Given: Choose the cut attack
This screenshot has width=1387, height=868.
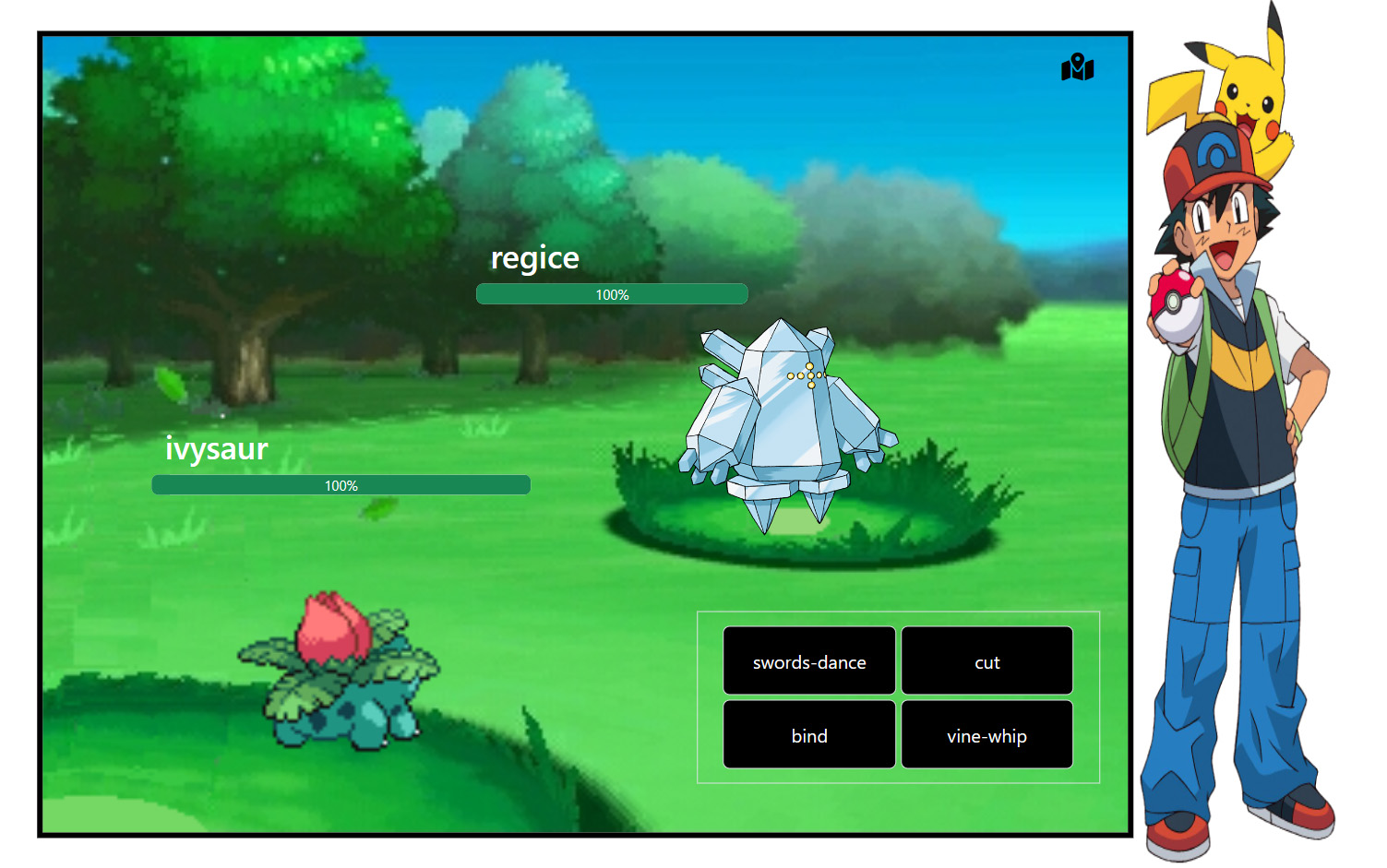Looking at the screenshot, I should pyautogui.click(x=986, y=660).
